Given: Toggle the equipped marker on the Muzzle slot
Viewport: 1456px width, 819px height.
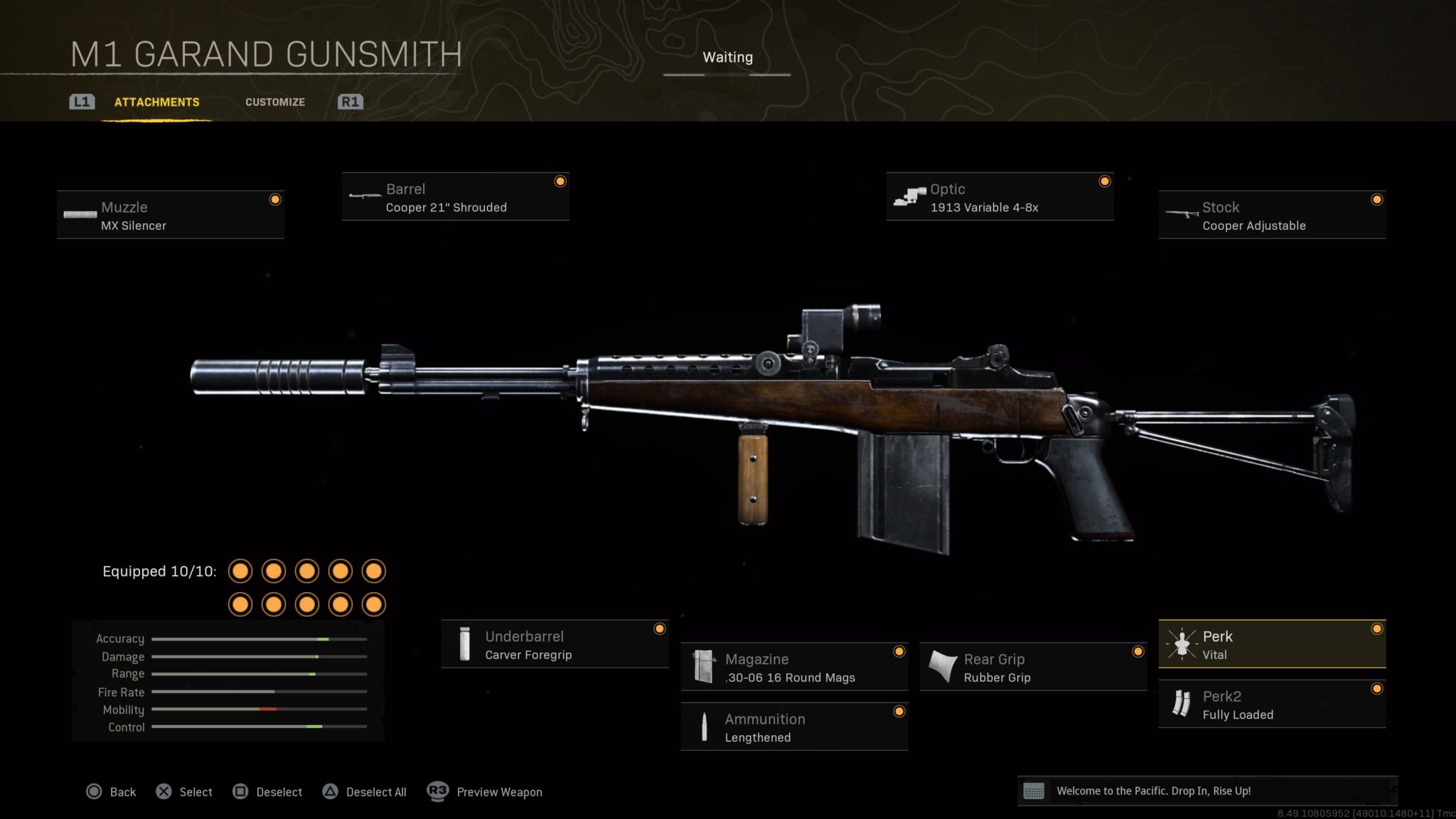Looking at the screenshot, I should (275, 200).
